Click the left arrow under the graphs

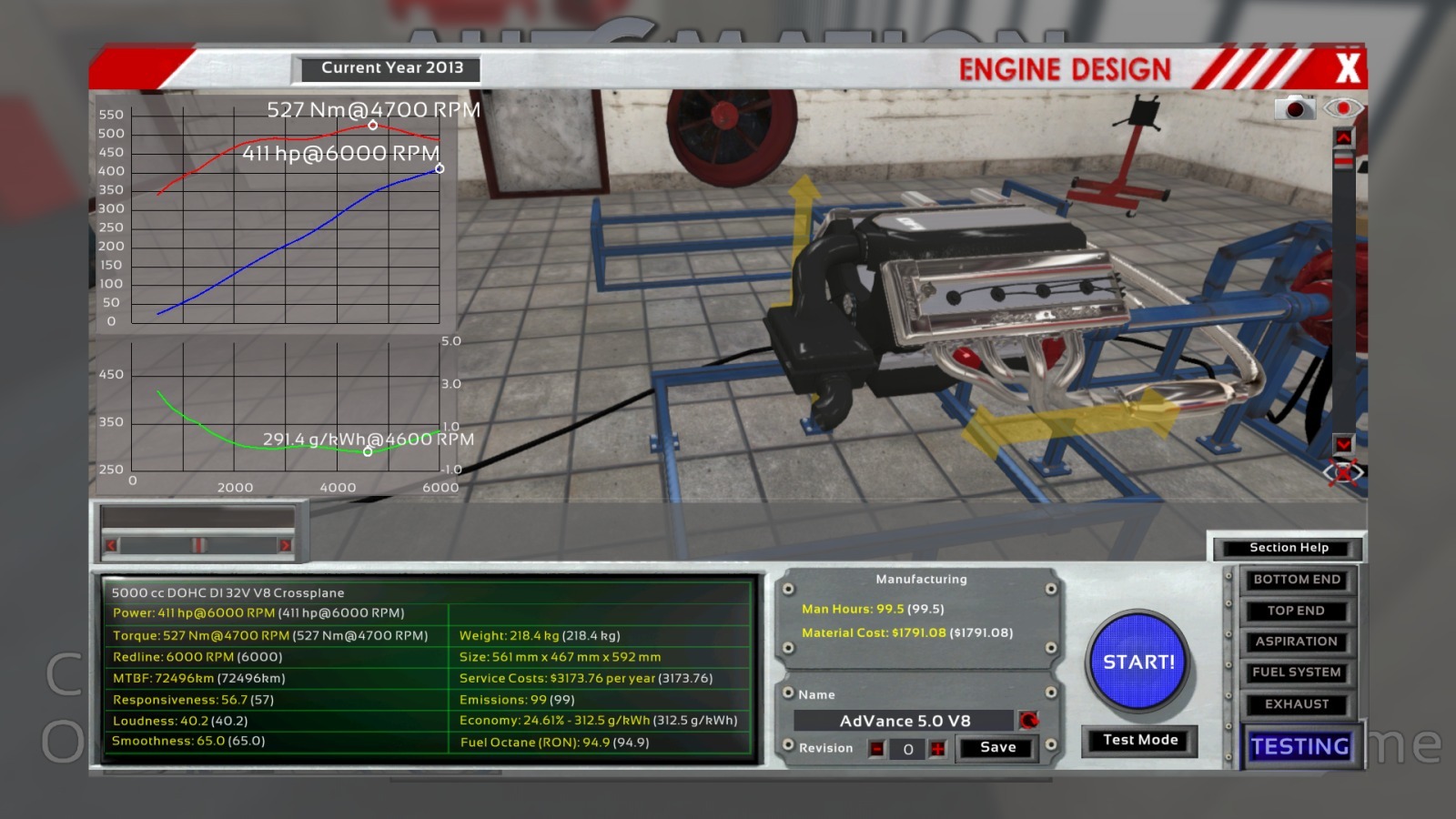(x=111, y=545)
